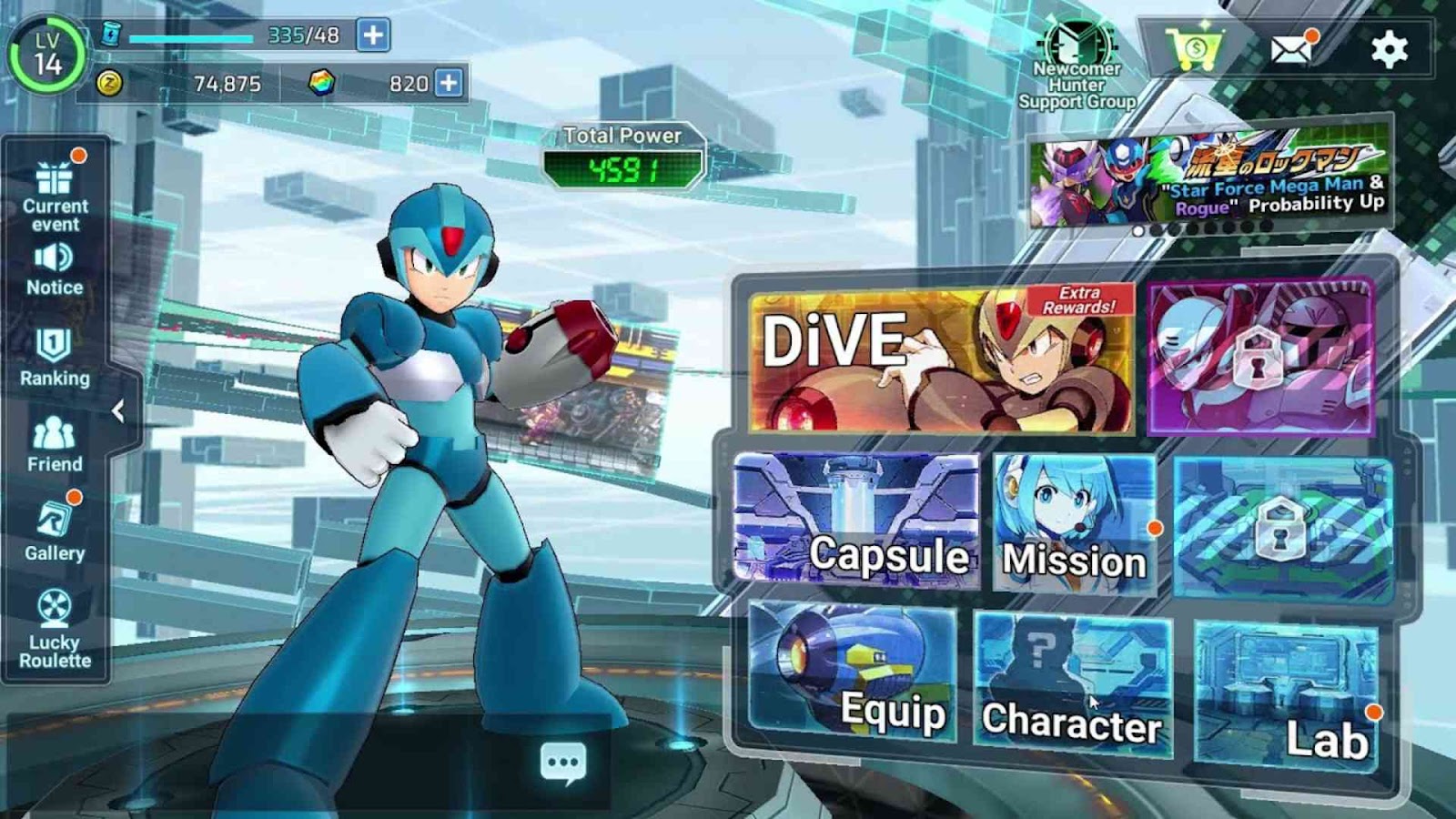Enter the DiVE mode
The image size is (1456, 819).
click(942, 359)
